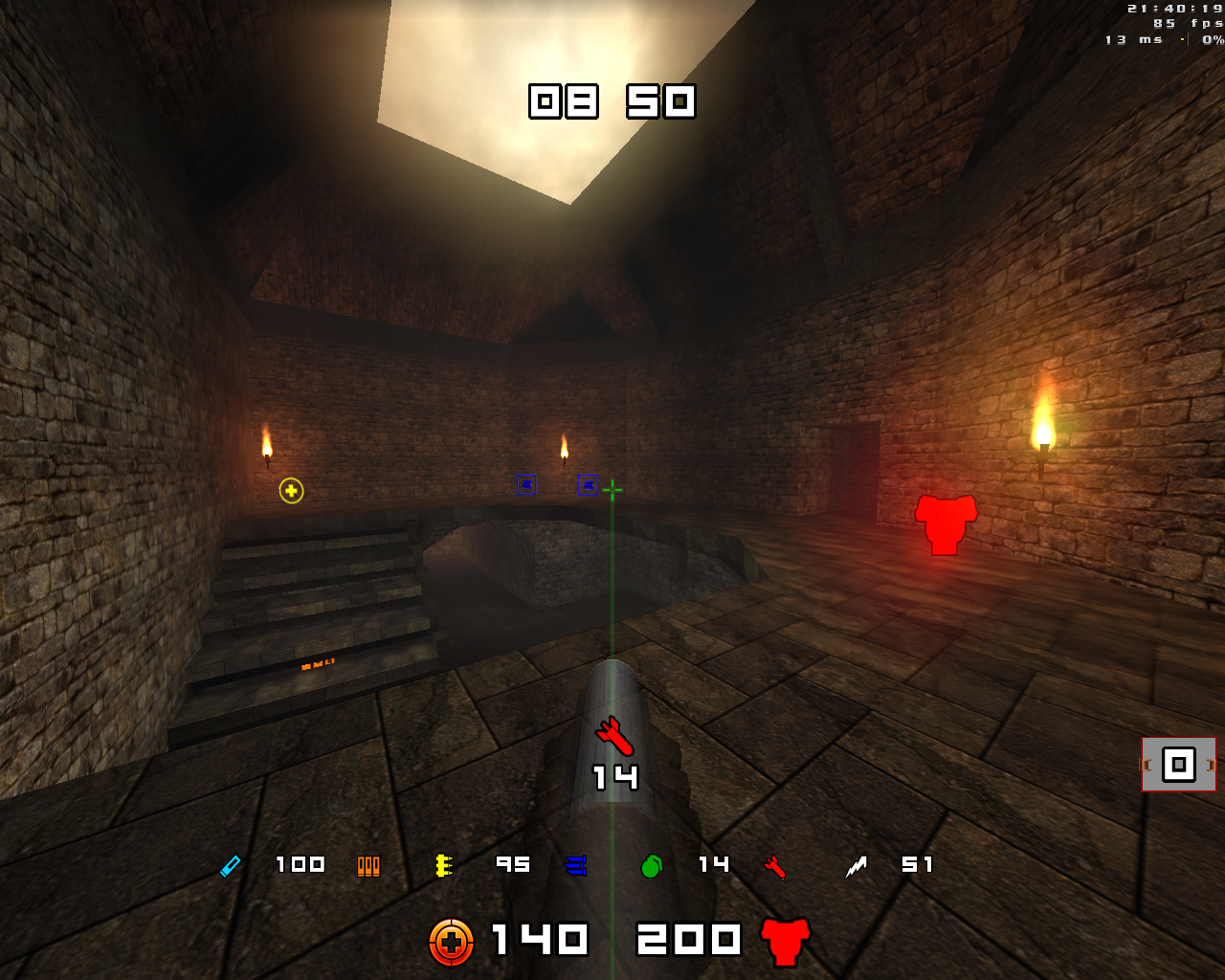This screenshot has height=980, width=1225.
Task: Click the grey score box with red border
Action: coord(1178,765)
